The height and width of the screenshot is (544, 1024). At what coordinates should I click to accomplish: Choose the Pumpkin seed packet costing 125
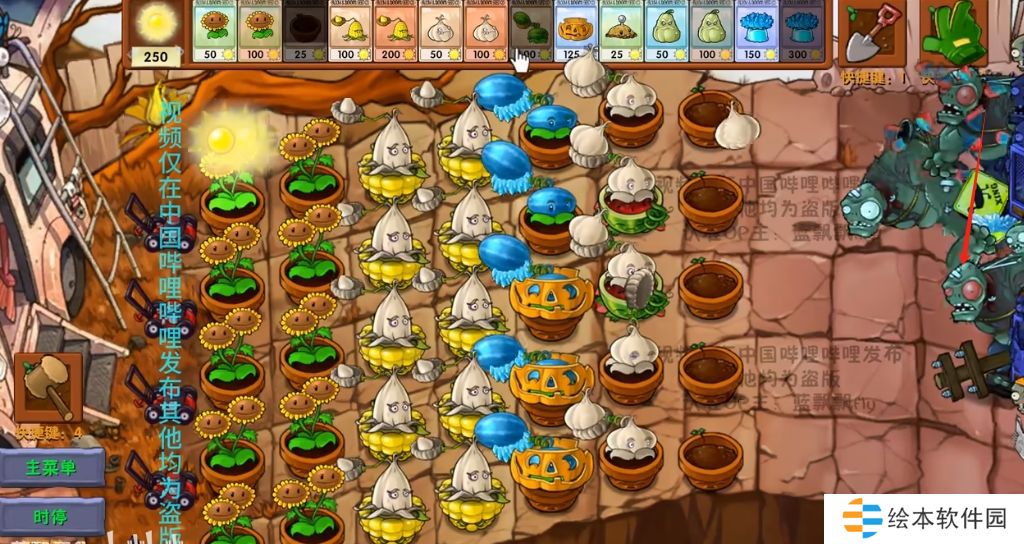pos(576,32)
